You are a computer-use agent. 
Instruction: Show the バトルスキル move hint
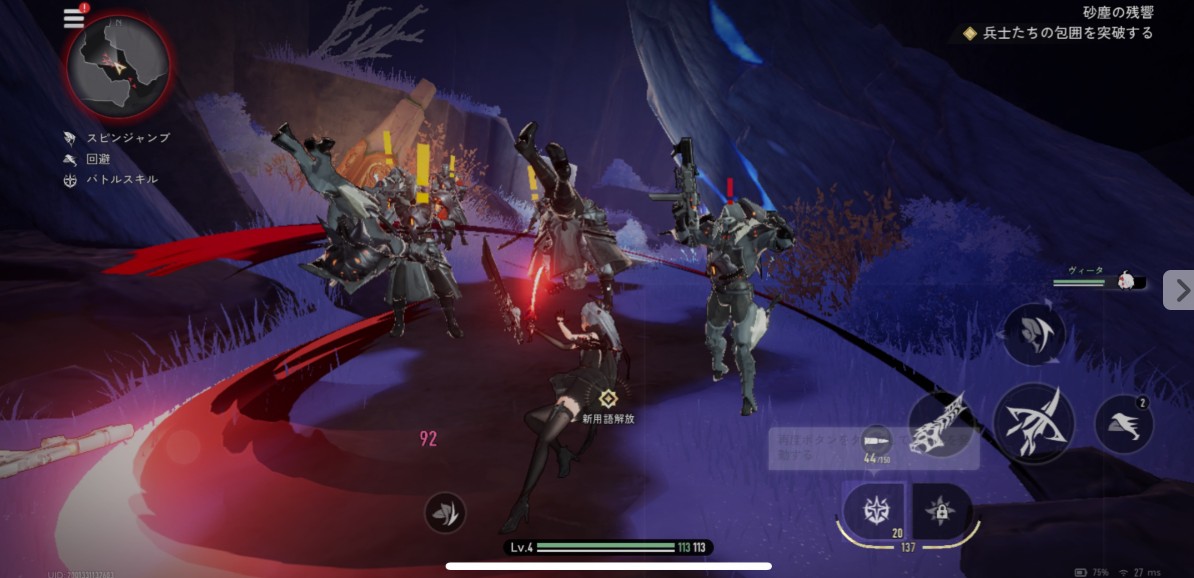[x=111, y=180]
